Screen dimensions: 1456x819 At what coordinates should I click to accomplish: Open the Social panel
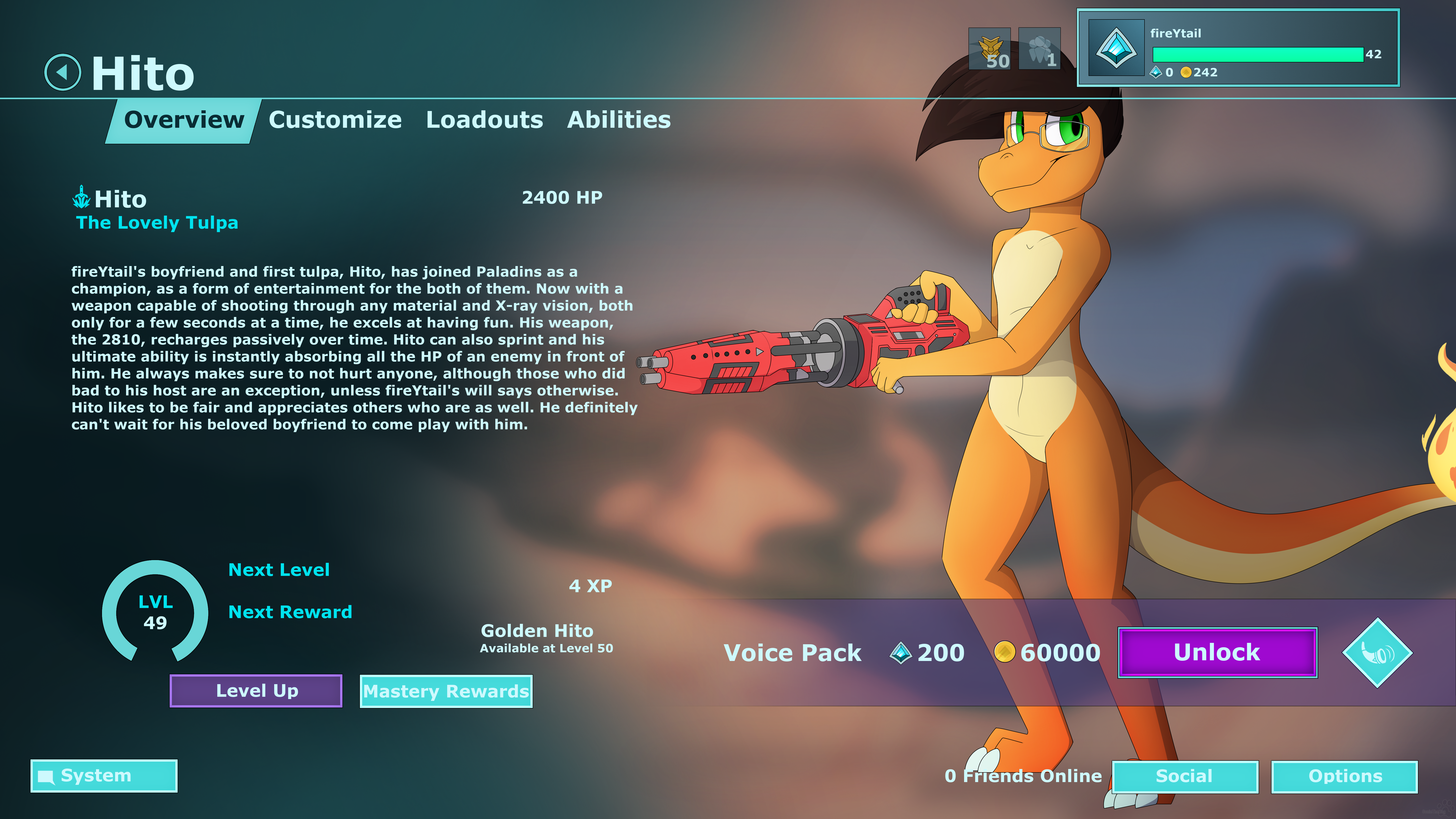[1185, 777]
